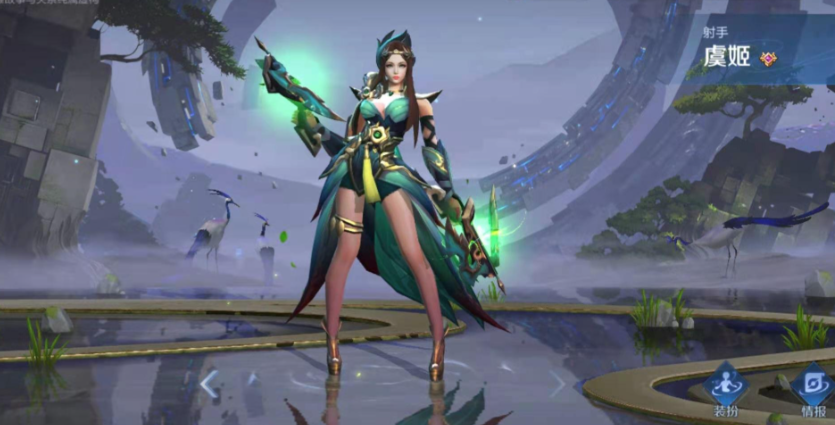Open the 情报 info panel
The image size is (835, 425).
[x=811, y=389]
